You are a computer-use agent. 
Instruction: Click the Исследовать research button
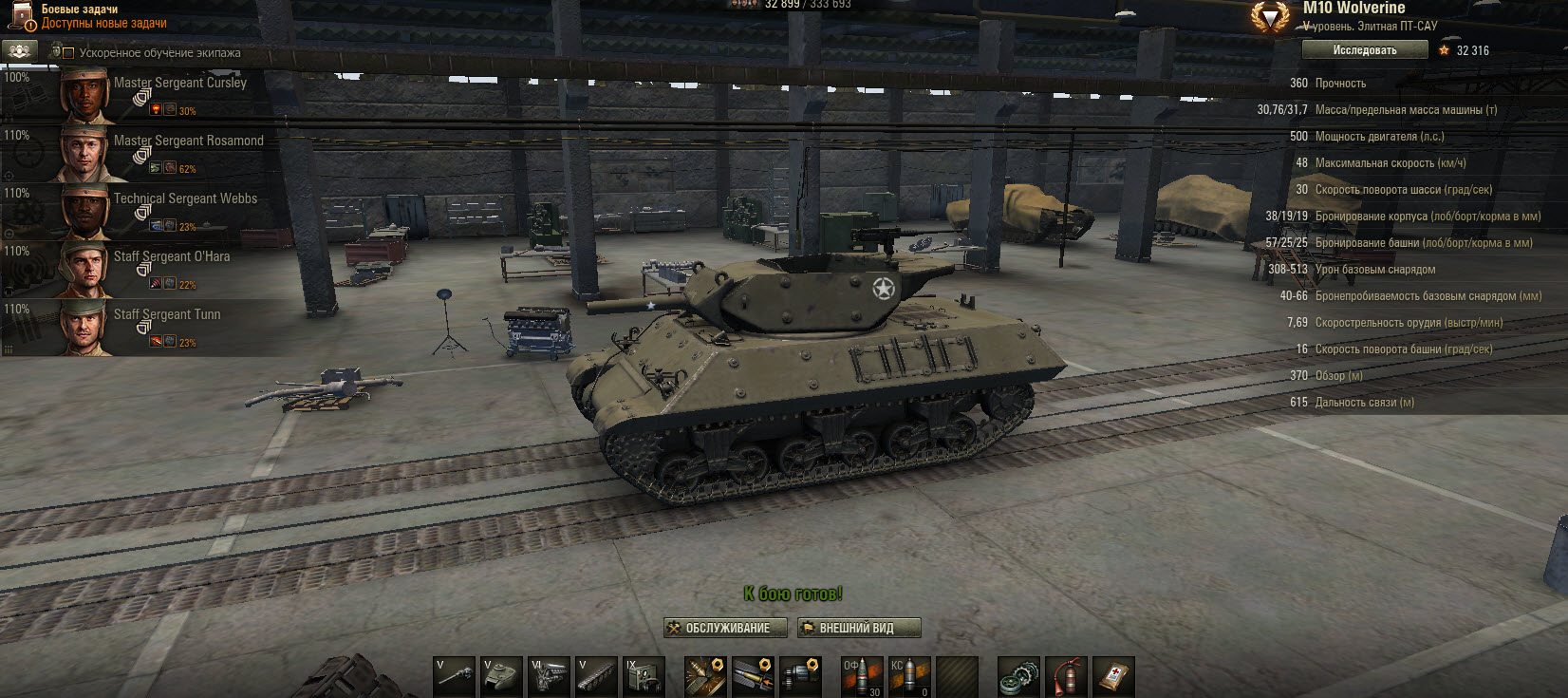point(1364,50)
